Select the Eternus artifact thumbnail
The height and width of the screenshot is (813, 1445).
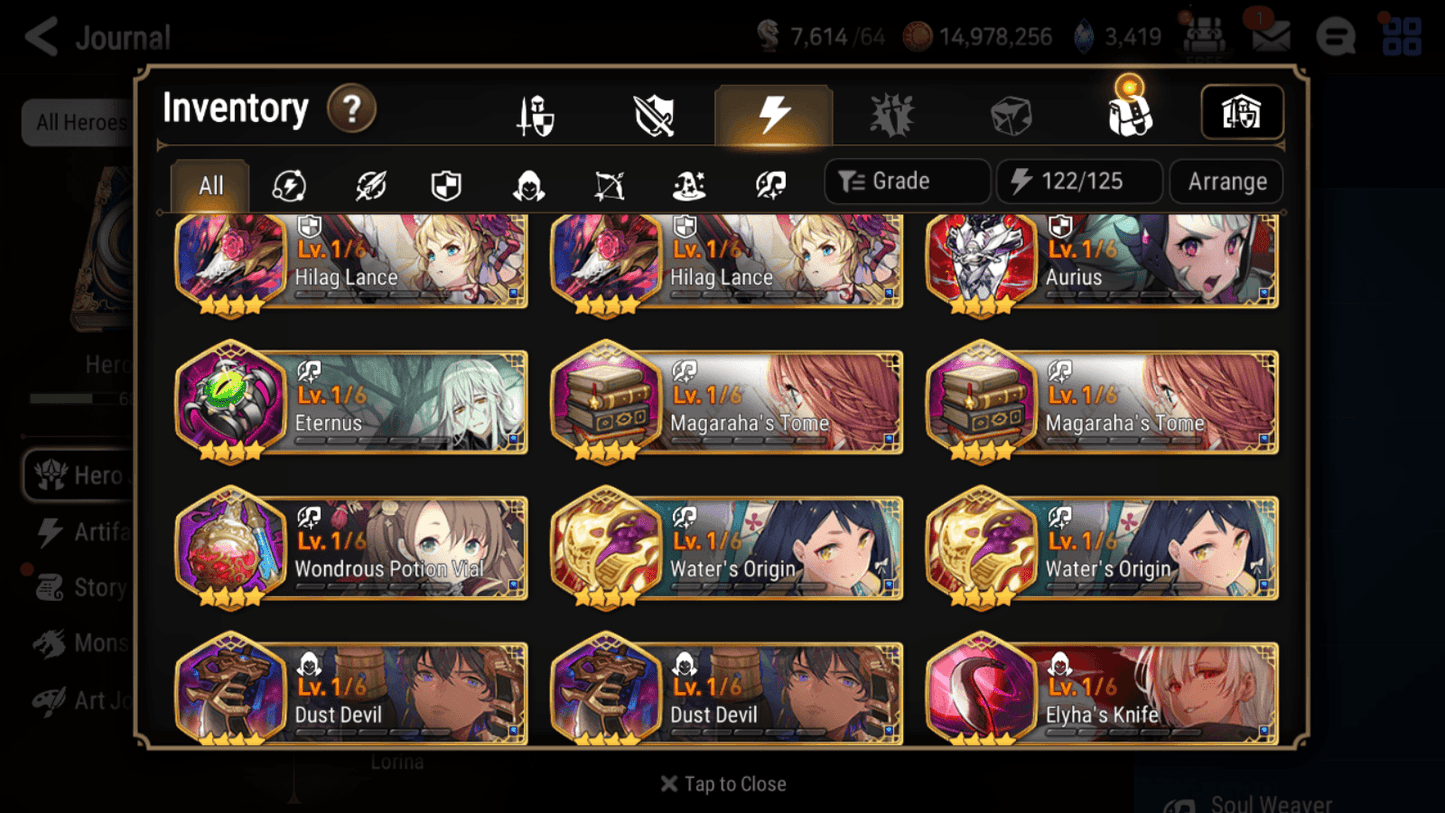click(230, 400)
